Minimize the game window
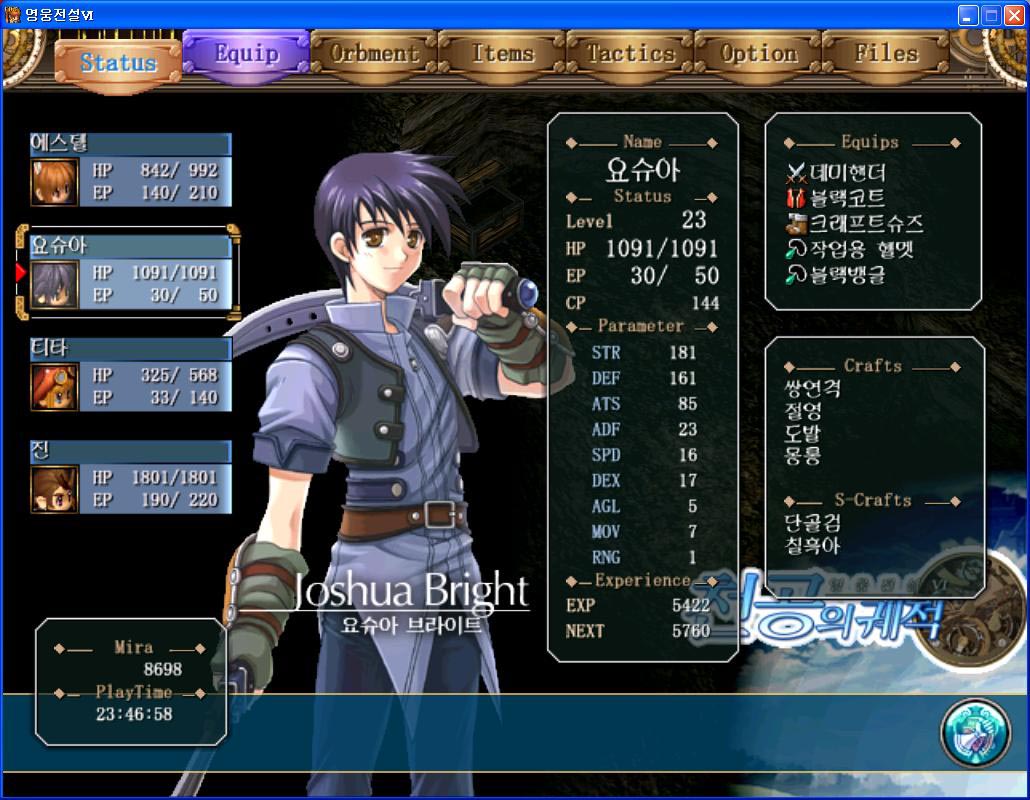Image resolution: width=1030 pixels, height=800 pixels. click(968, 15)
